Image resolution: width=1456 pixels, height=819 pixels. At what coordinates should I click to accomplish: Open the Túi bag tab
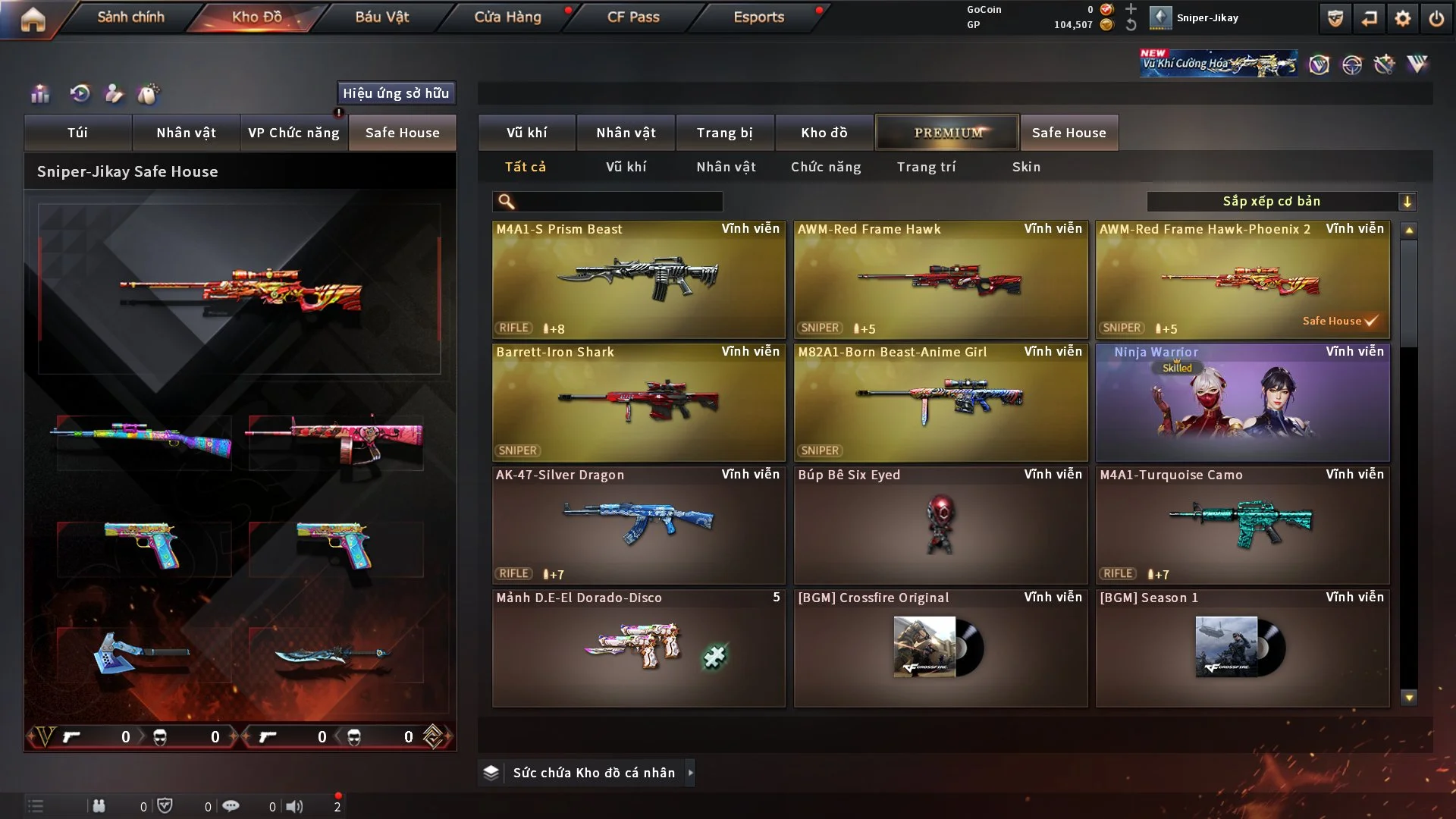(x=77, y=133)
